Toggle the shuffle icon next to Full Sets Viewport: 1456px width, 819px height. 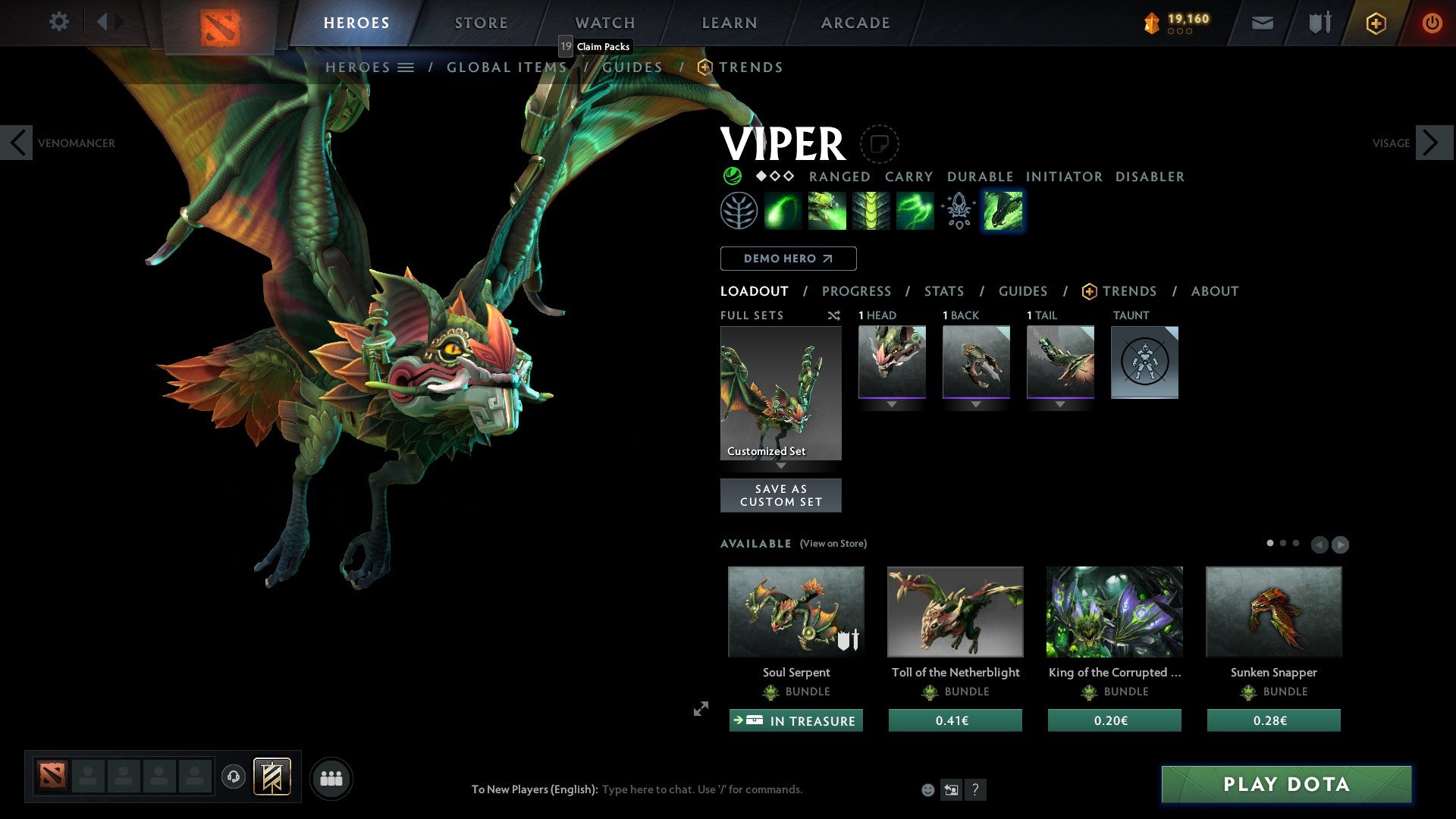click(833, 315)
